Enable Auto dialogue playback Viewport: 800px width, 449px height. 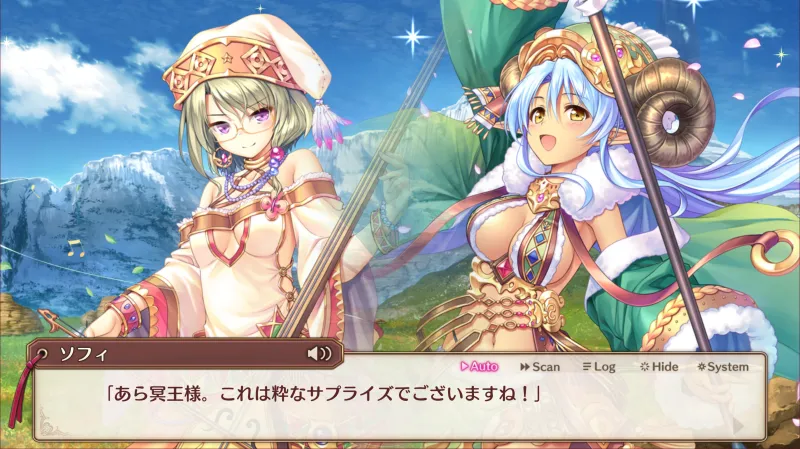478,367
